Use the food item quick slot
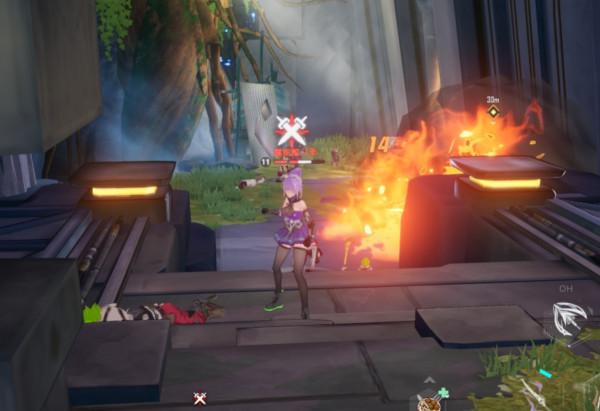Viewport: 600px width, 411px height. click(429, 402)
